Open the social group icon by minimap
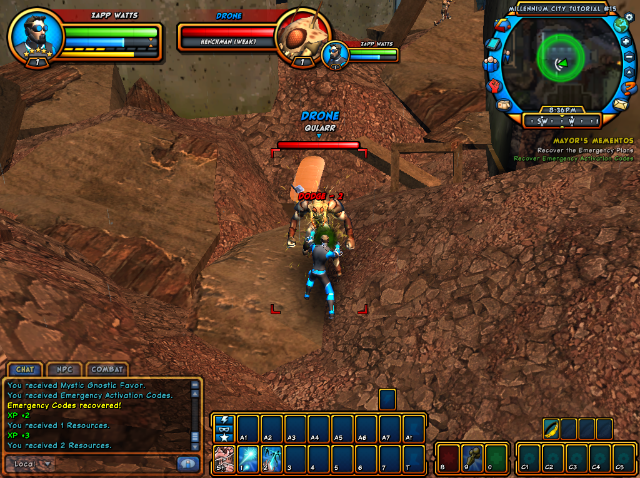This screenshot has height=478, width=640. 490,66
